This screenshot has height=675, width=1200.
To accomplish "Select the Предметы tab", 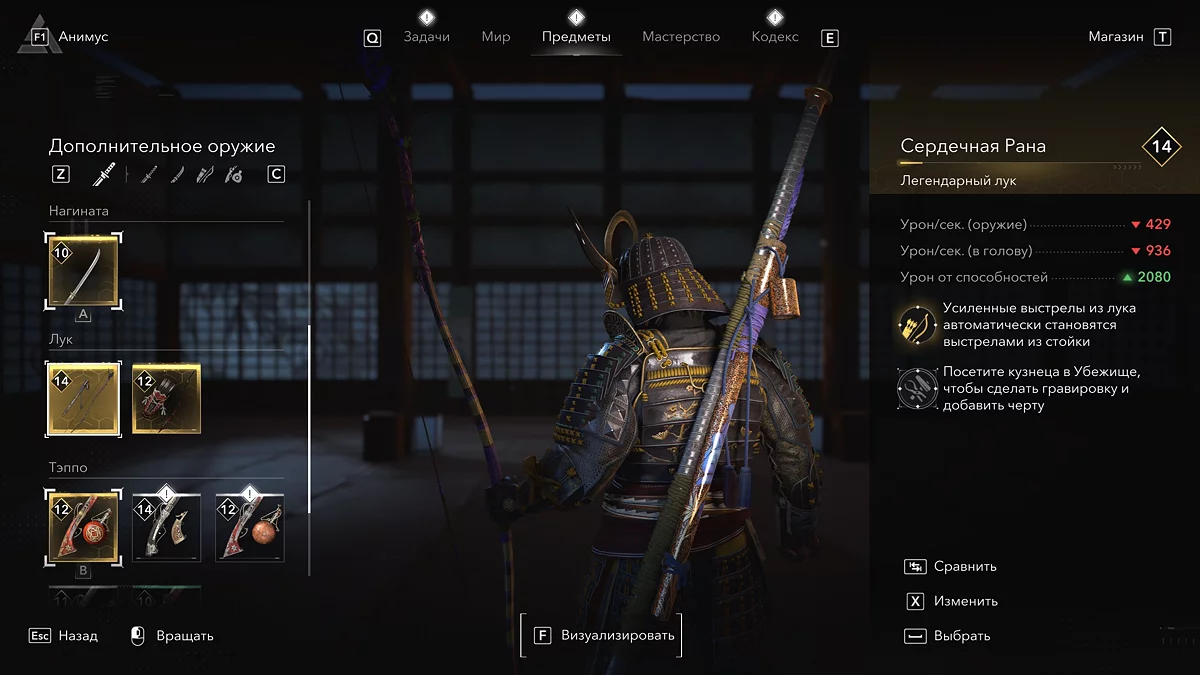I will (576, 37).
